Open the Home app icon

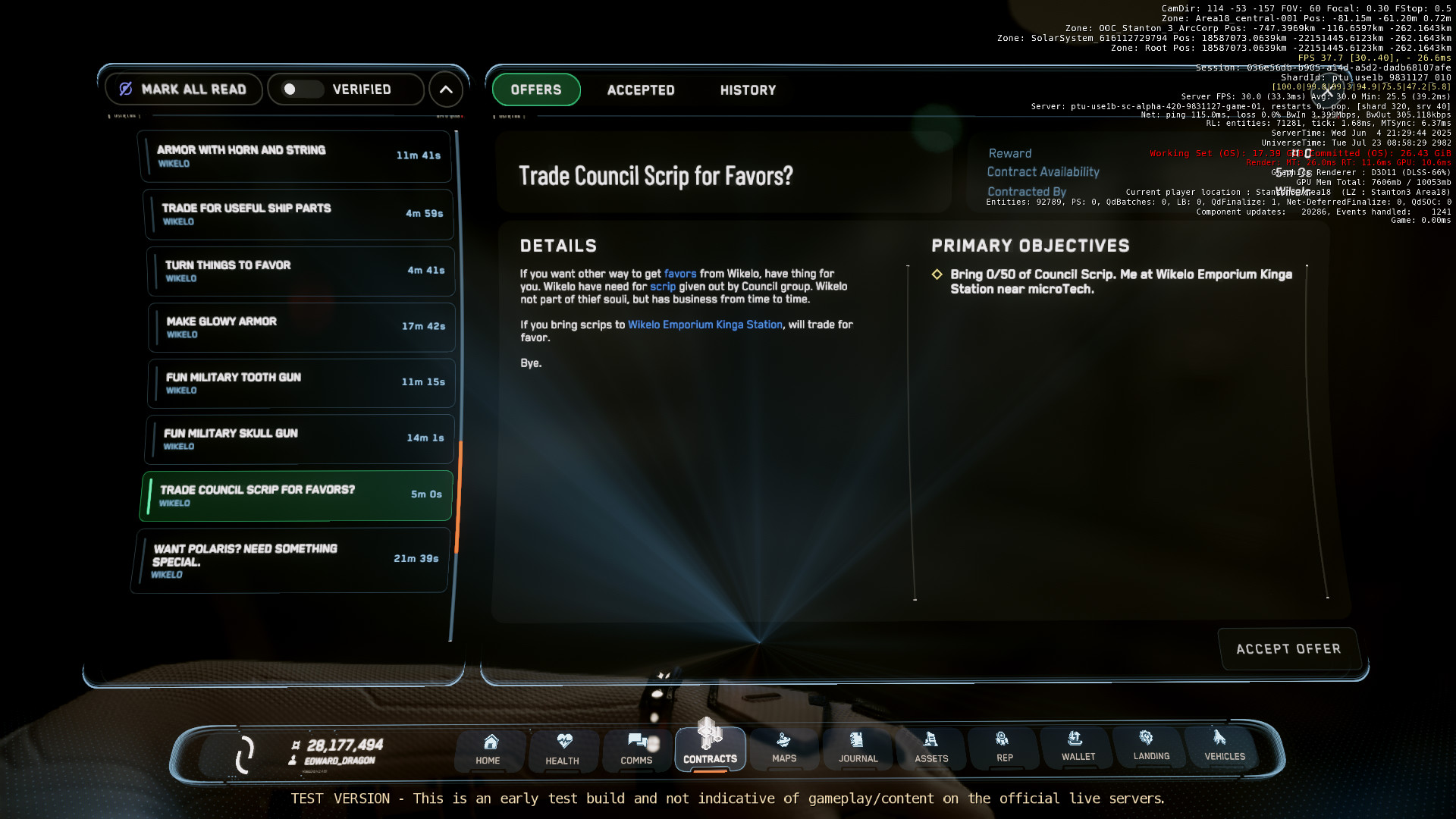(x=489, y=748)
